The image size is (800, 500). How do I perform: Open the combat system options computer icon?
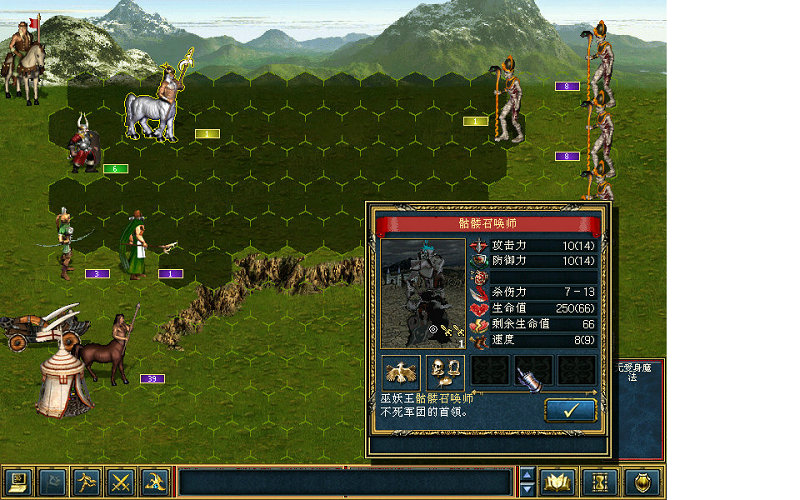18,483
